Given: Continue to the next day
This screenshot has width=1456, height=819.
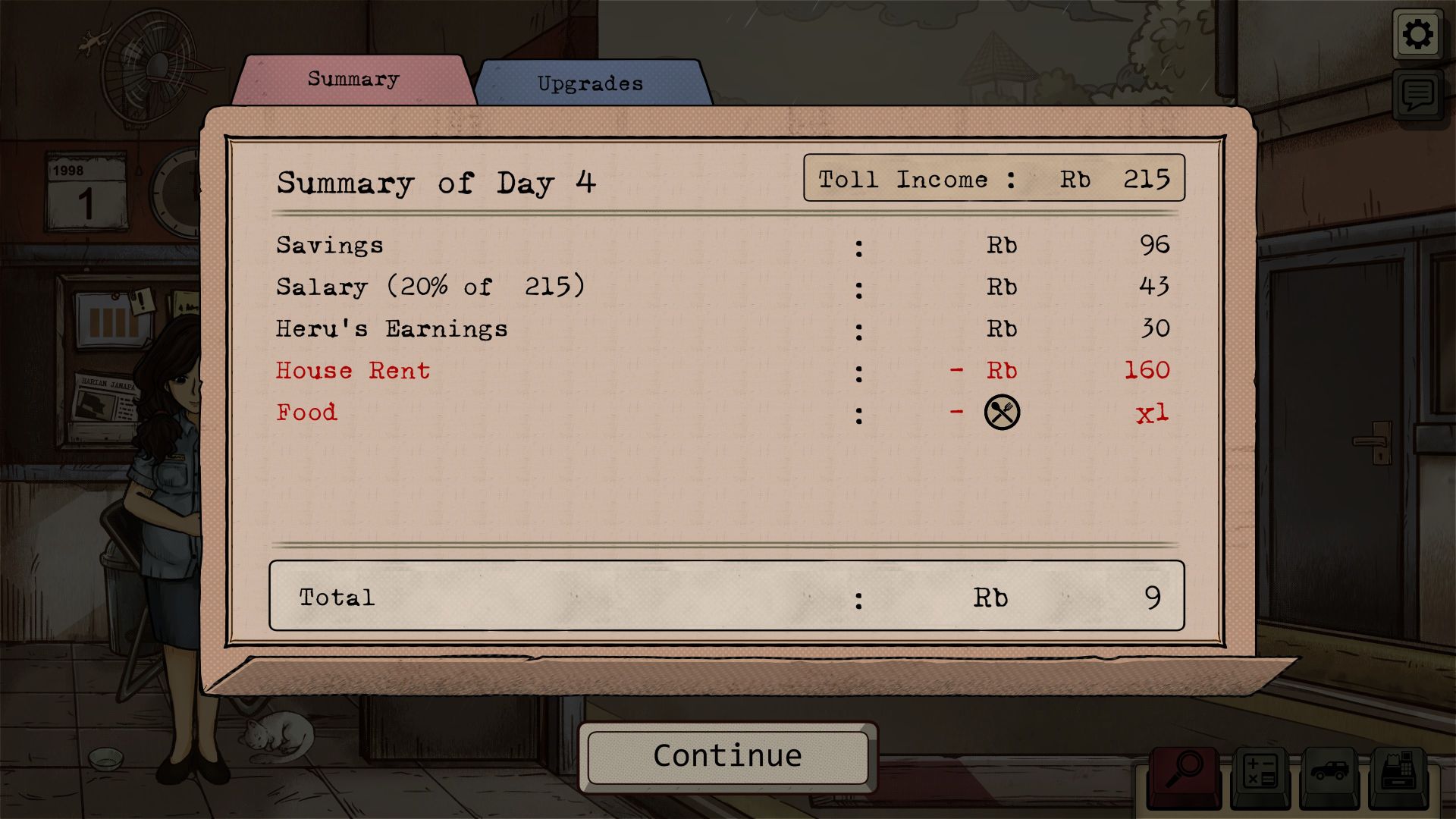Looking at the screenshot, I should (x=727, y=756).
